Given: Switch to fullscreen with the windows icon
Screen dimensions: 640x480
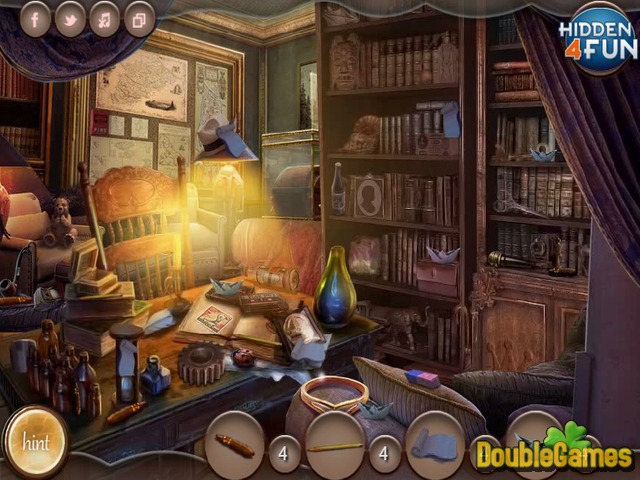Looking at the screenshot, I should [139, 18].
